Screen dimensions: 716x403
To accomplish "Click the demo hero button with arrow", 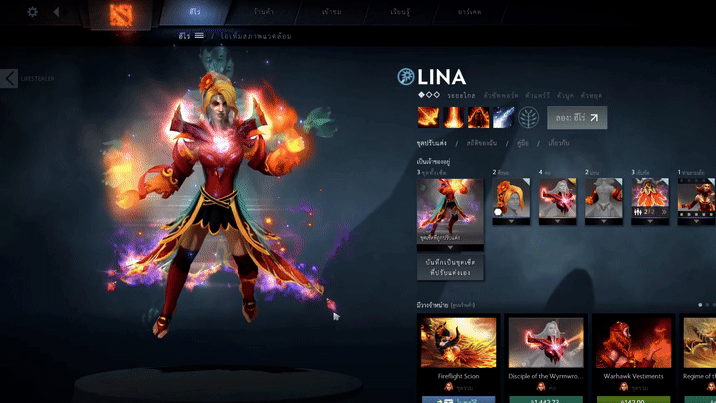I will click(x=577, y=118).
